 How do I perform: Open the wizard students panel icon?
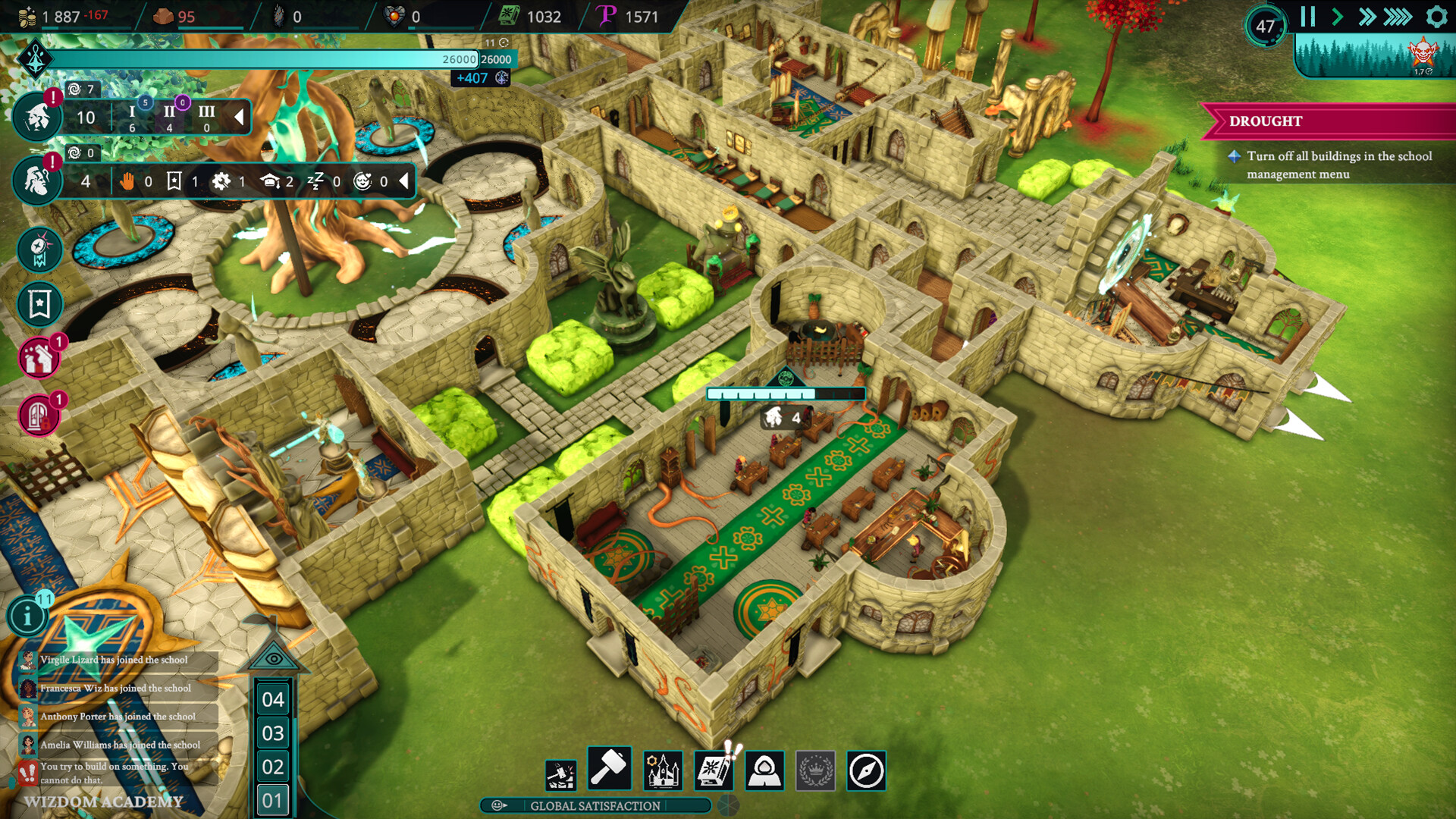[36, 118]
